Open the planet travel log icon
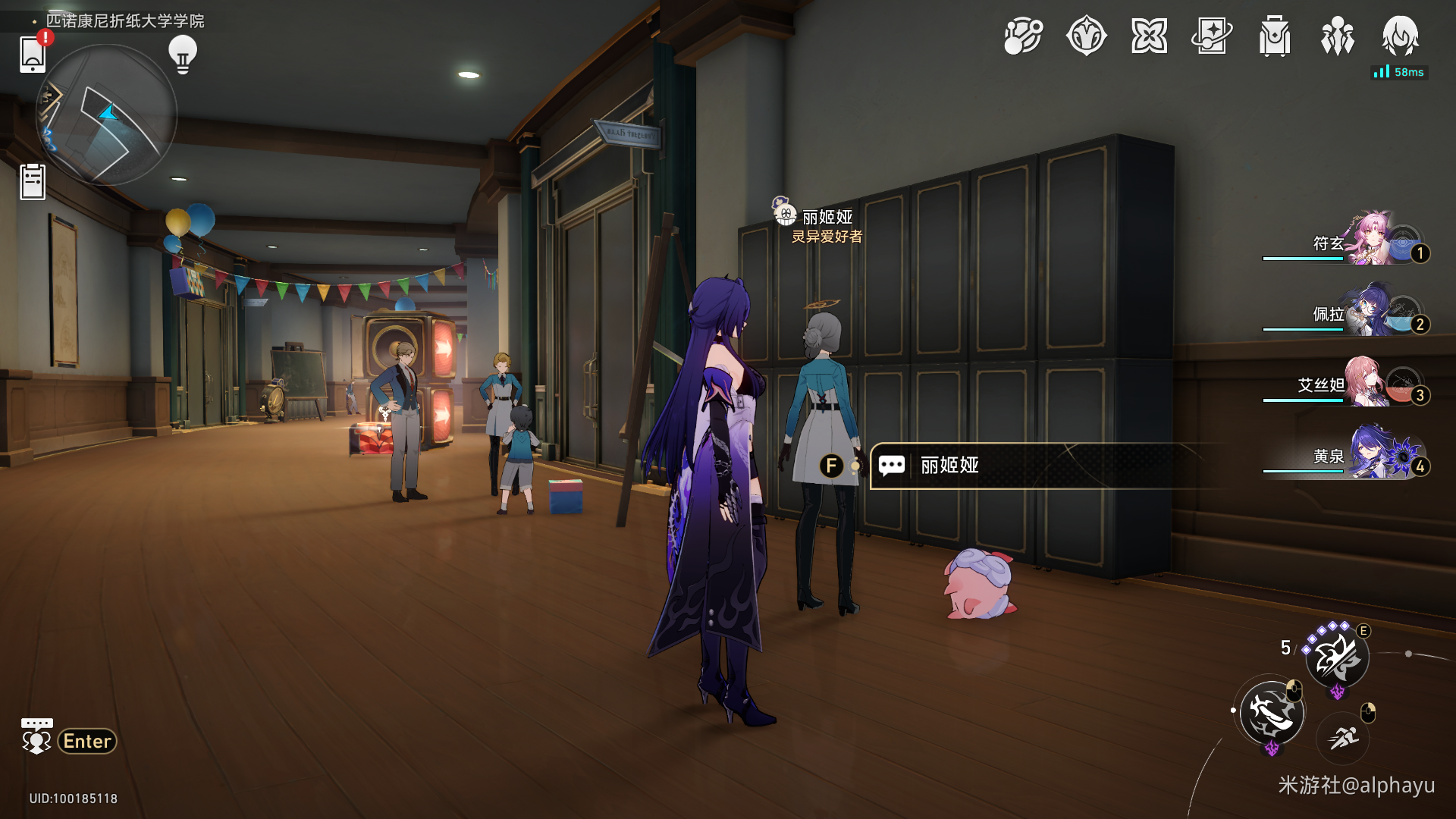Image resolution: width=1456 pixels, height=819 pixels. point(1023,36)
